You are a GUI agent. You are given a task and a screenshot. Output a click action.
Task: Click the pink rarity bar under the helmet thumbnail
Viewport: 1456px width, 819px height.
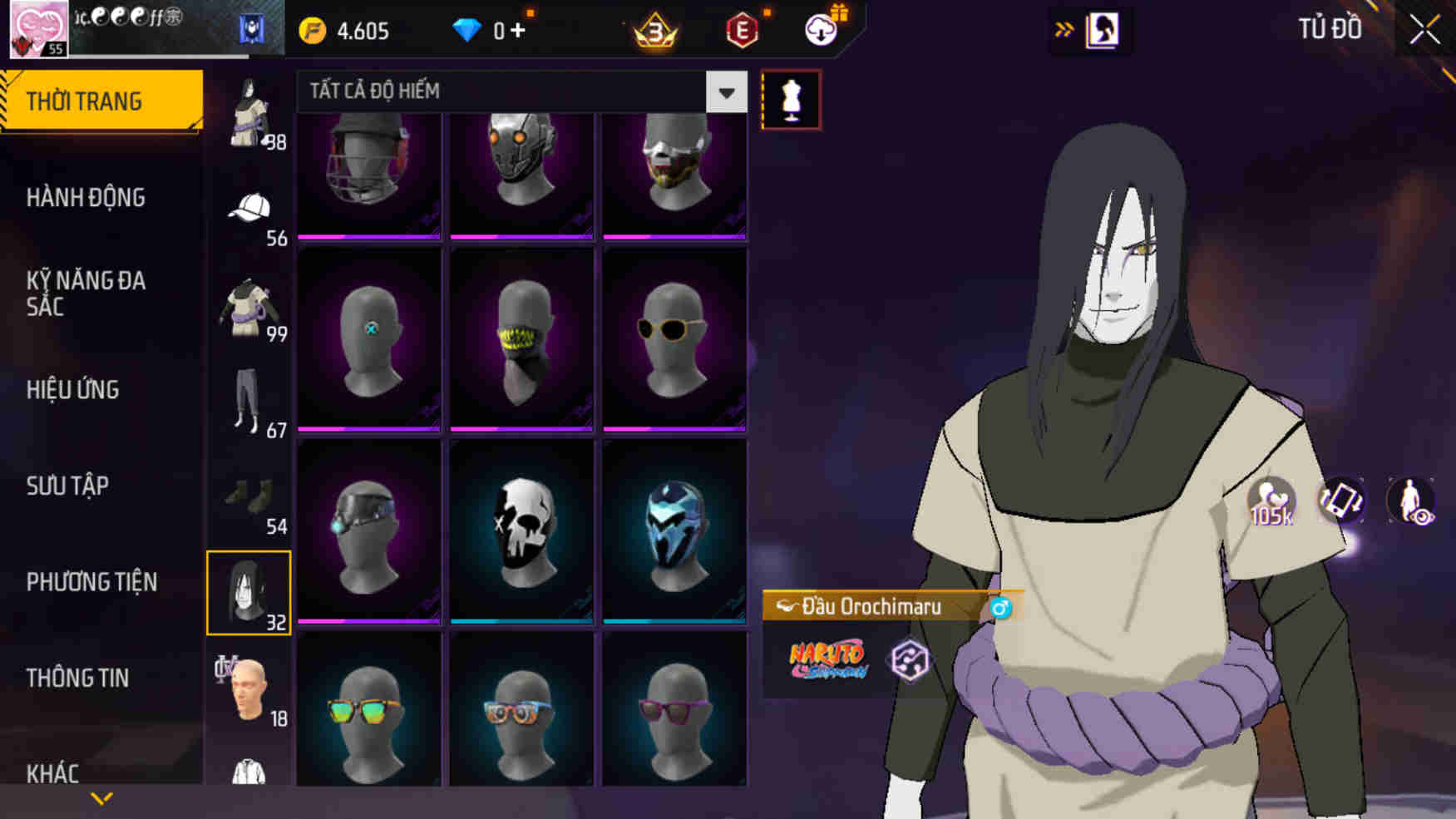tap(368, 236)
